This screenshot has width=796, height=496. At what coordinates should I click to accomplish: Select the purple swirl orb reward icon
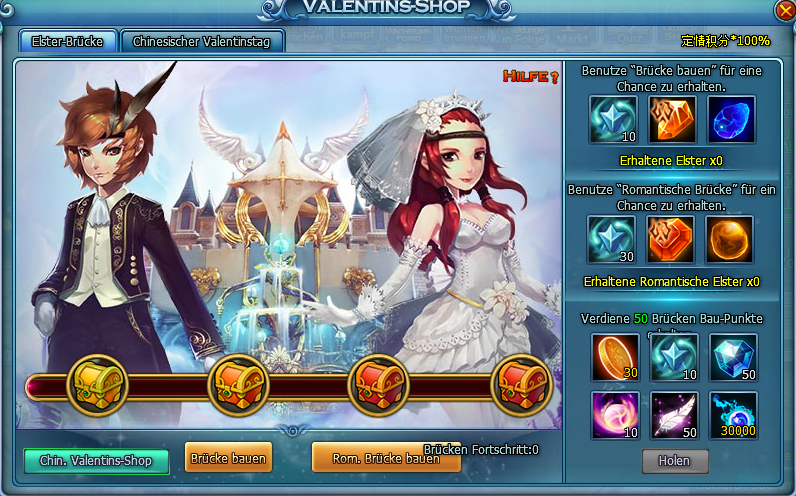614,415
